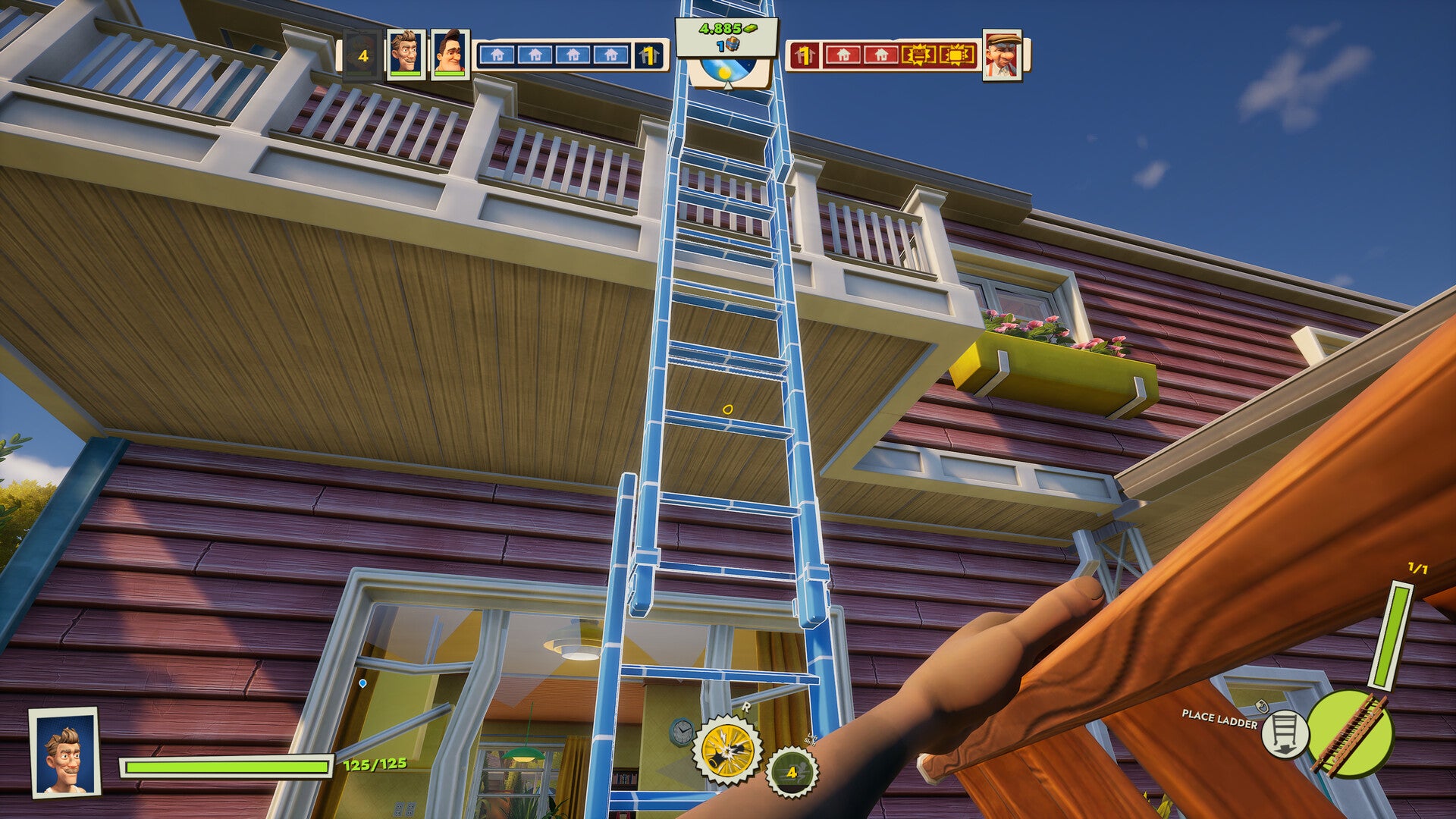The height and width of the screenshot is (819, 1456).
Task: Click the blue team's yellow 1 house counter
Action: click(x=649, y=55)
